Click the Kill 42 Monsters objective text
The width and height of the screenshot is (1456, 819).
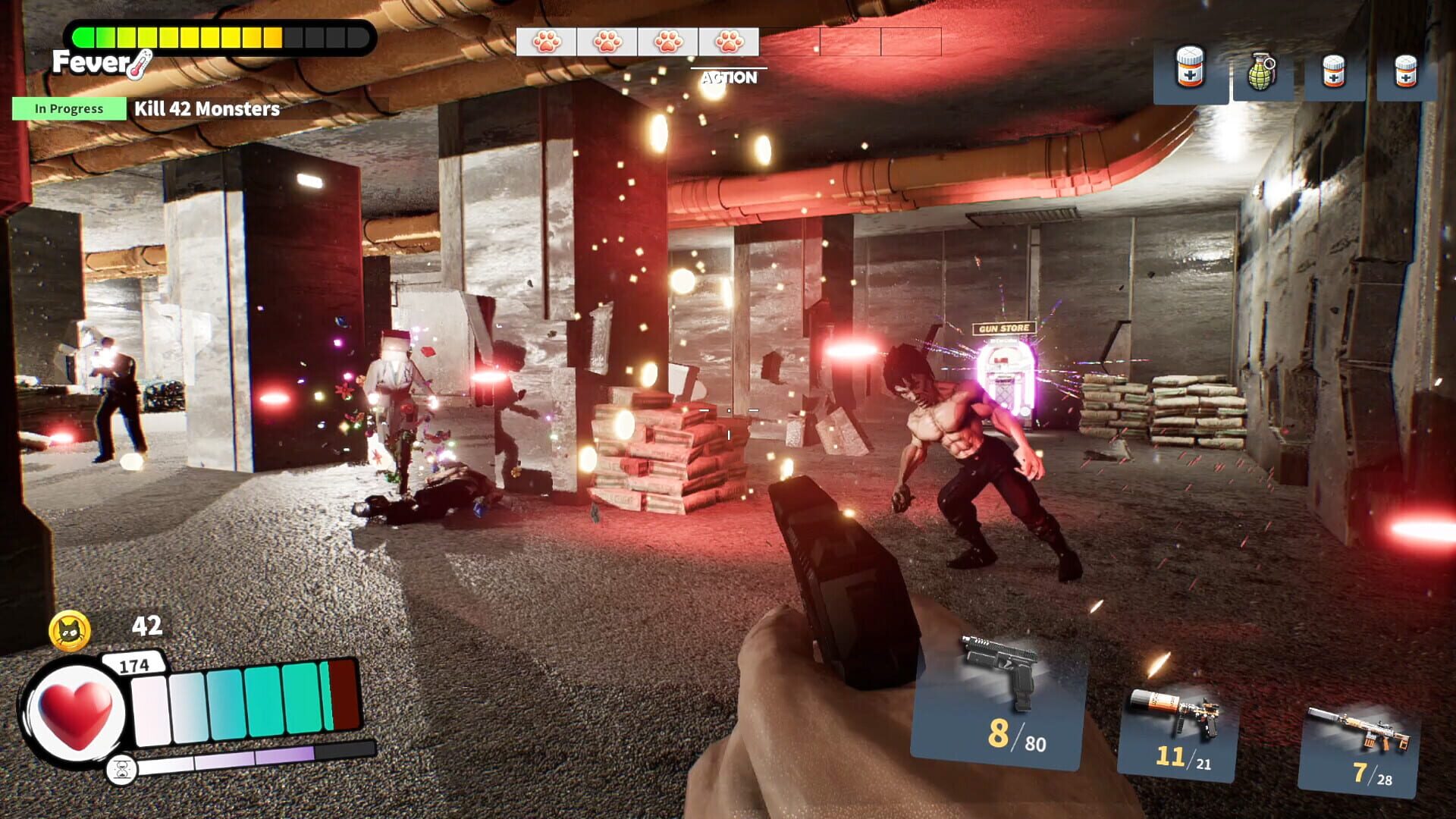[206, 108]
